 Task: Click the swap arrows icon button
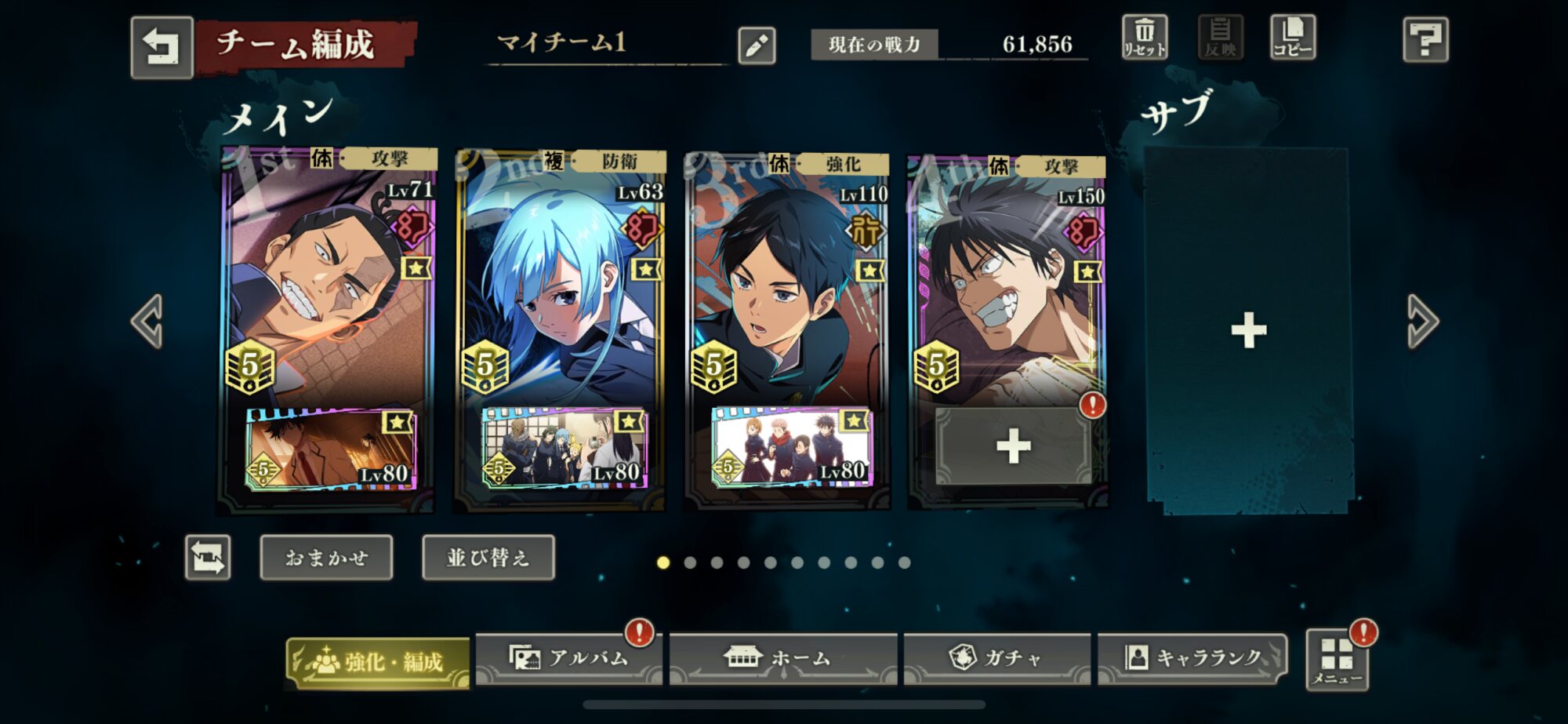pyautogui.click(x=208, y=558)
